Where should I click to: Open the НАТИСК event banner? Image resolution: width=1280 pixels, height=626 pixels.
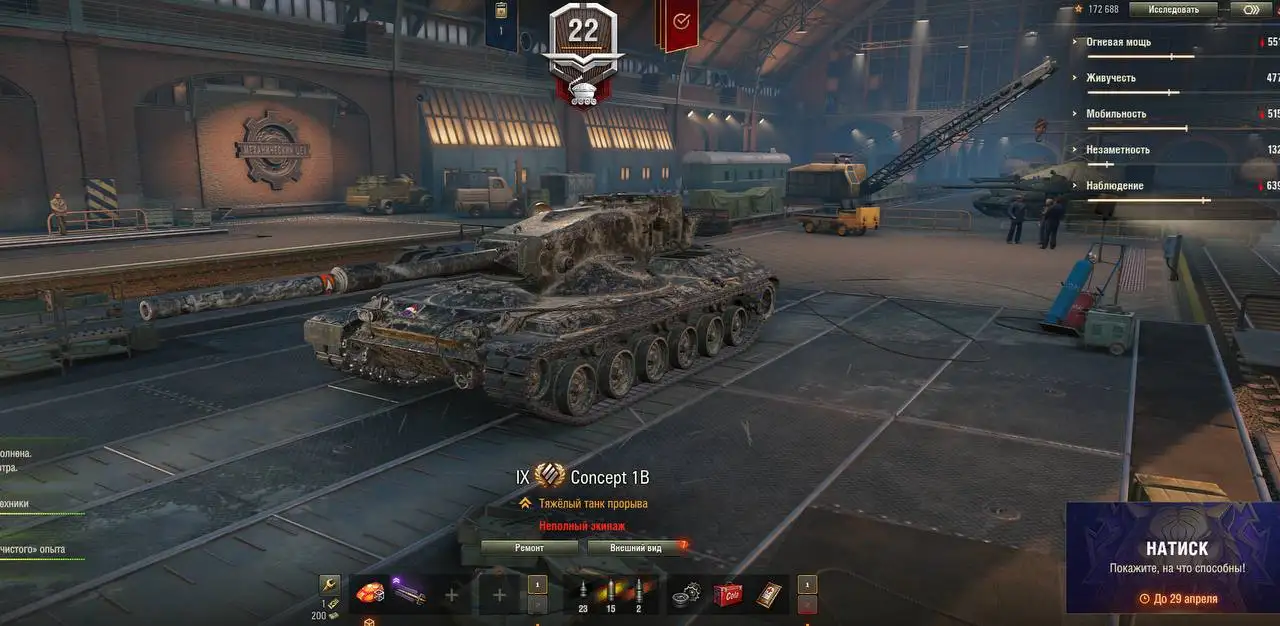1172,557
